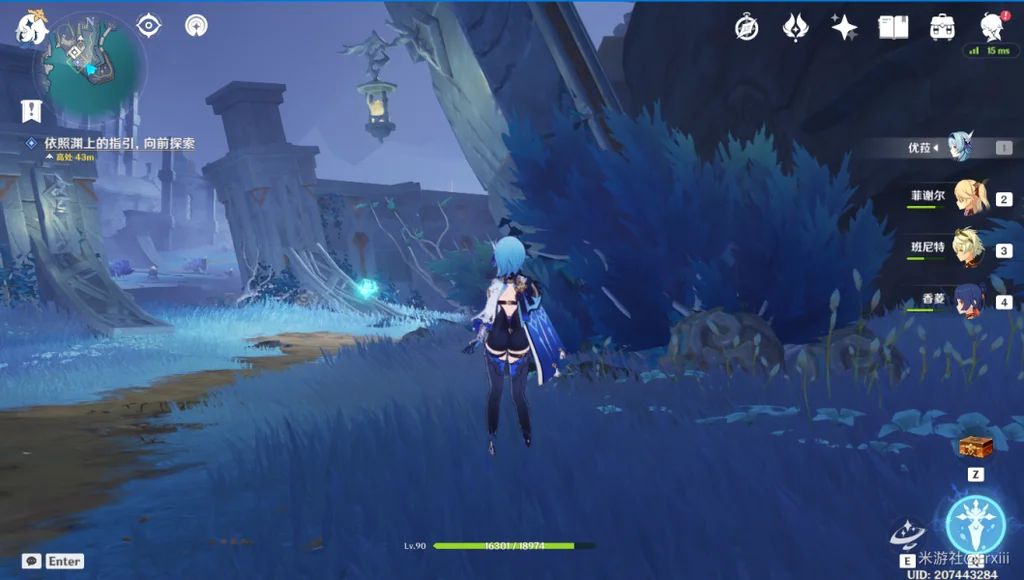
Task: Open the Paimon main menu
Action: pos(30,28)
